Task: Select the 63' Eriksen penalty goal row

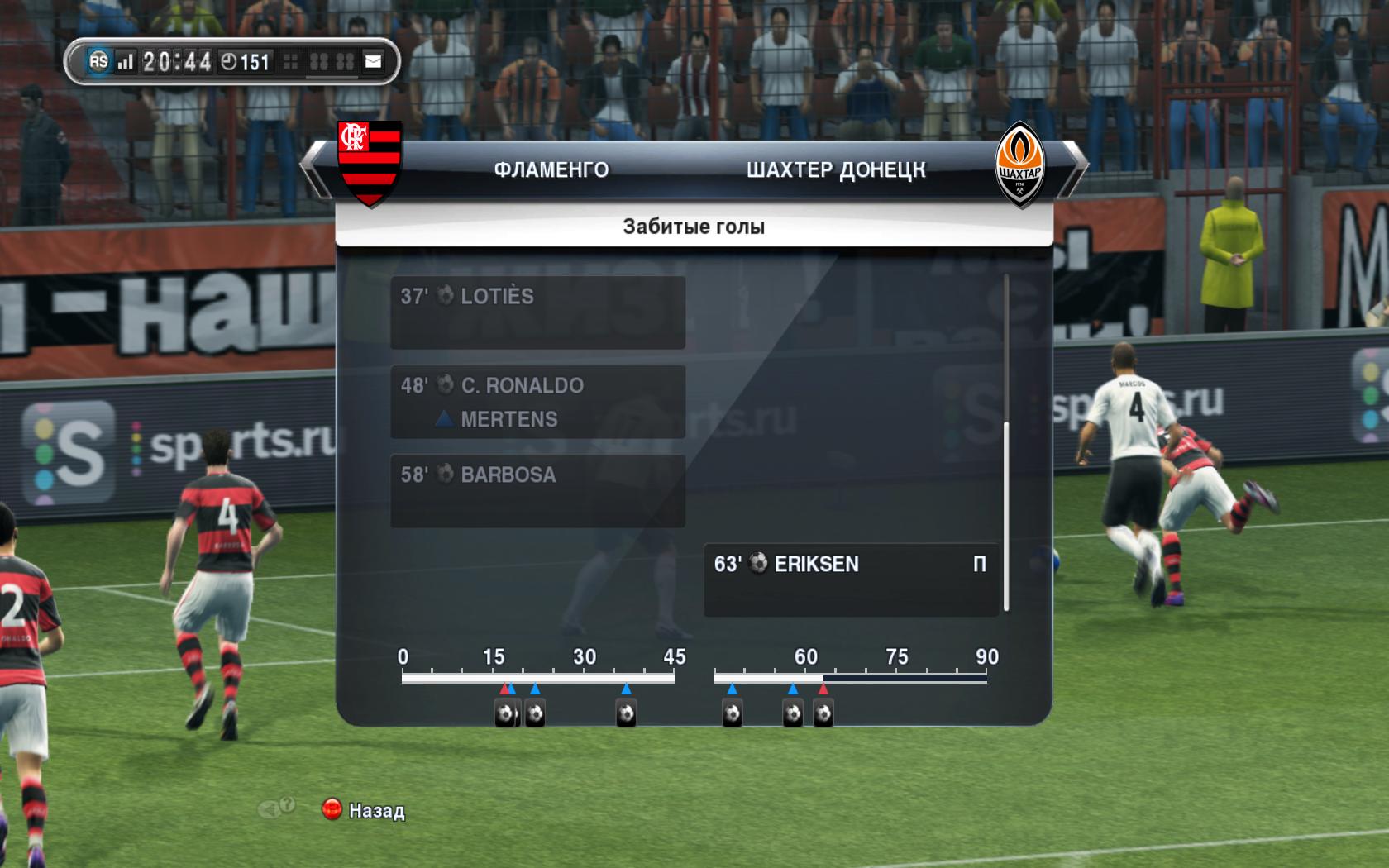Action: pos(851,579)
